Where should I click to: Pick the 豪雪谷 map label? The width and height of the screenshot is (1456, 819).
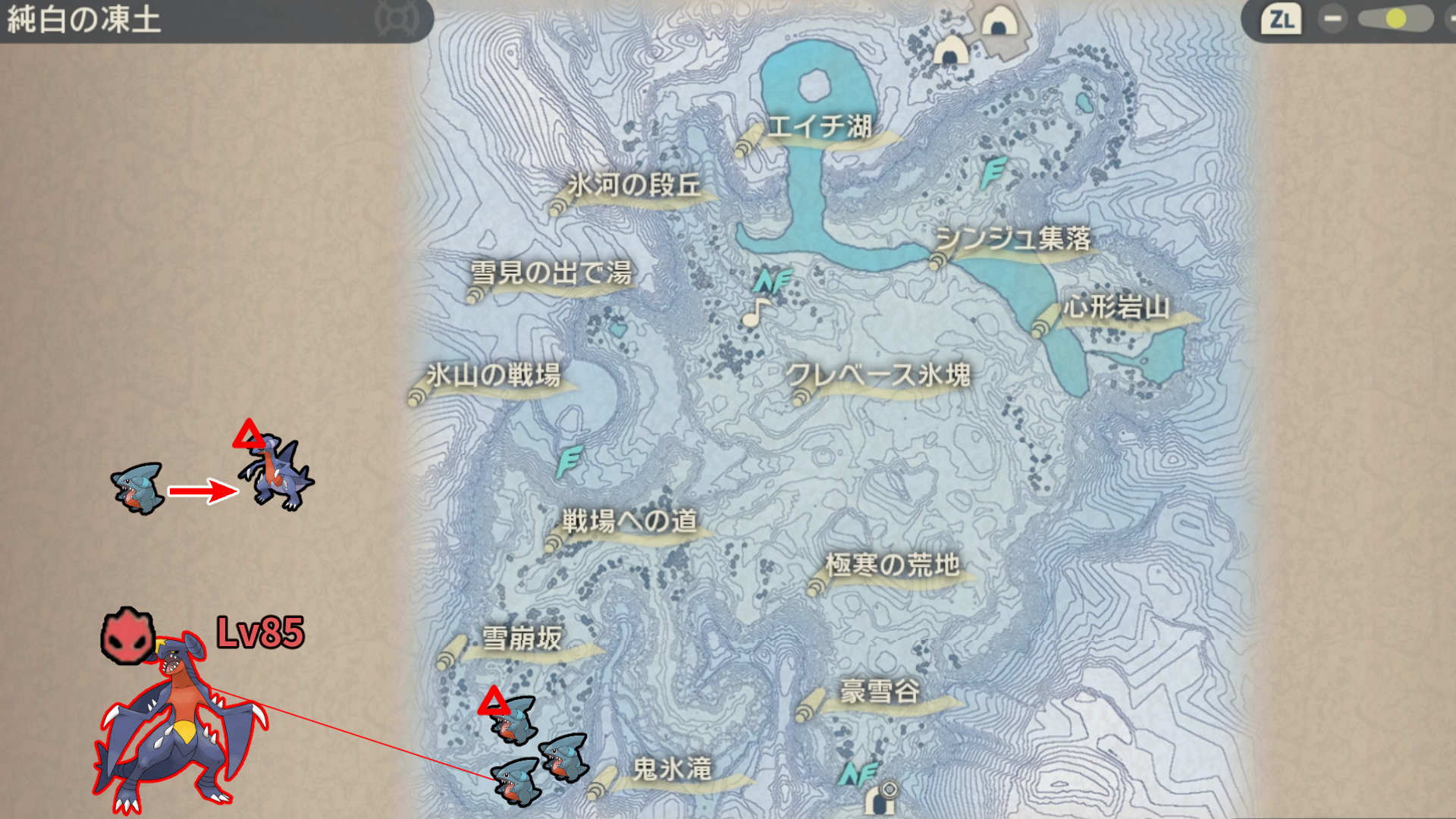pyautogui.click(x=880, y=692)
